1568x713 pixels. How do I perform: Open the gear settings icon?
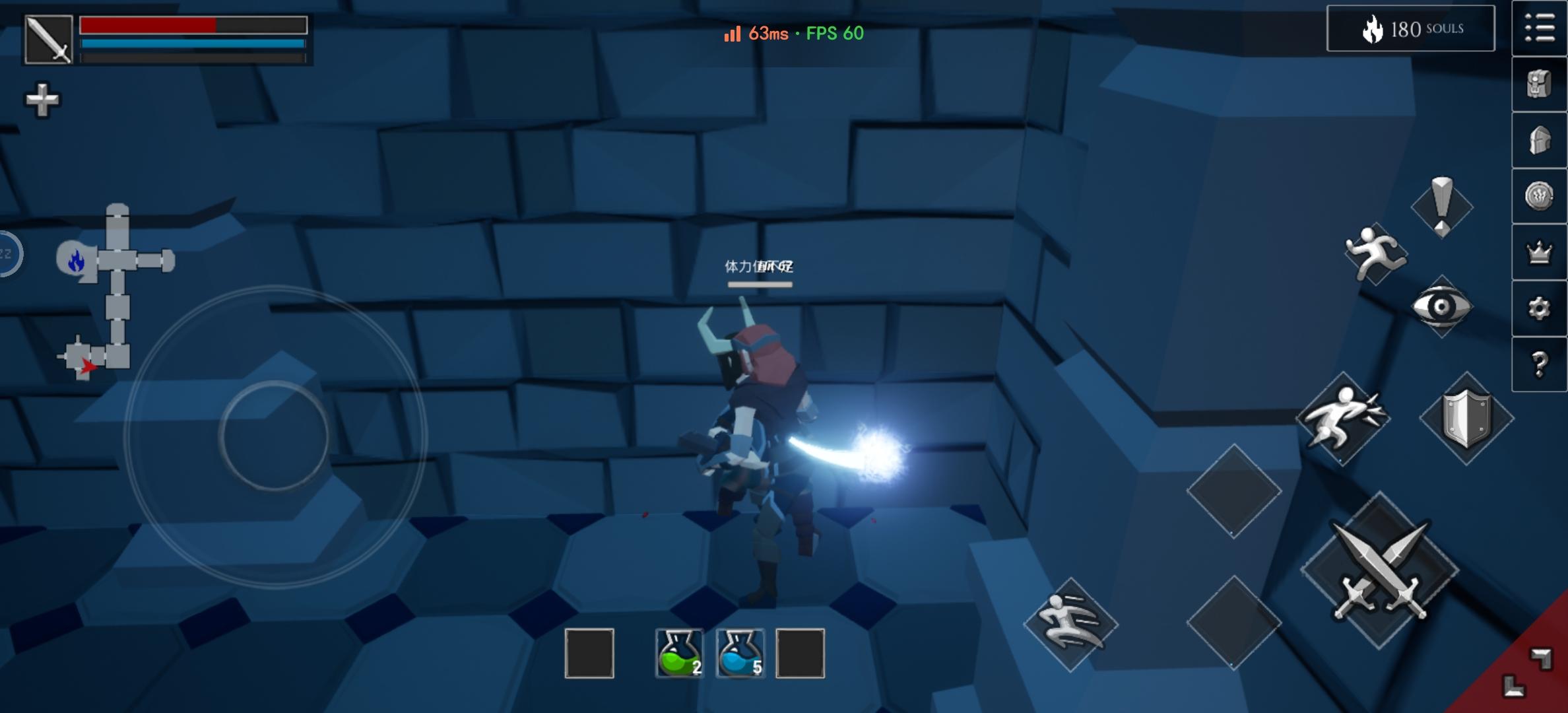[x=1539, y=308]
